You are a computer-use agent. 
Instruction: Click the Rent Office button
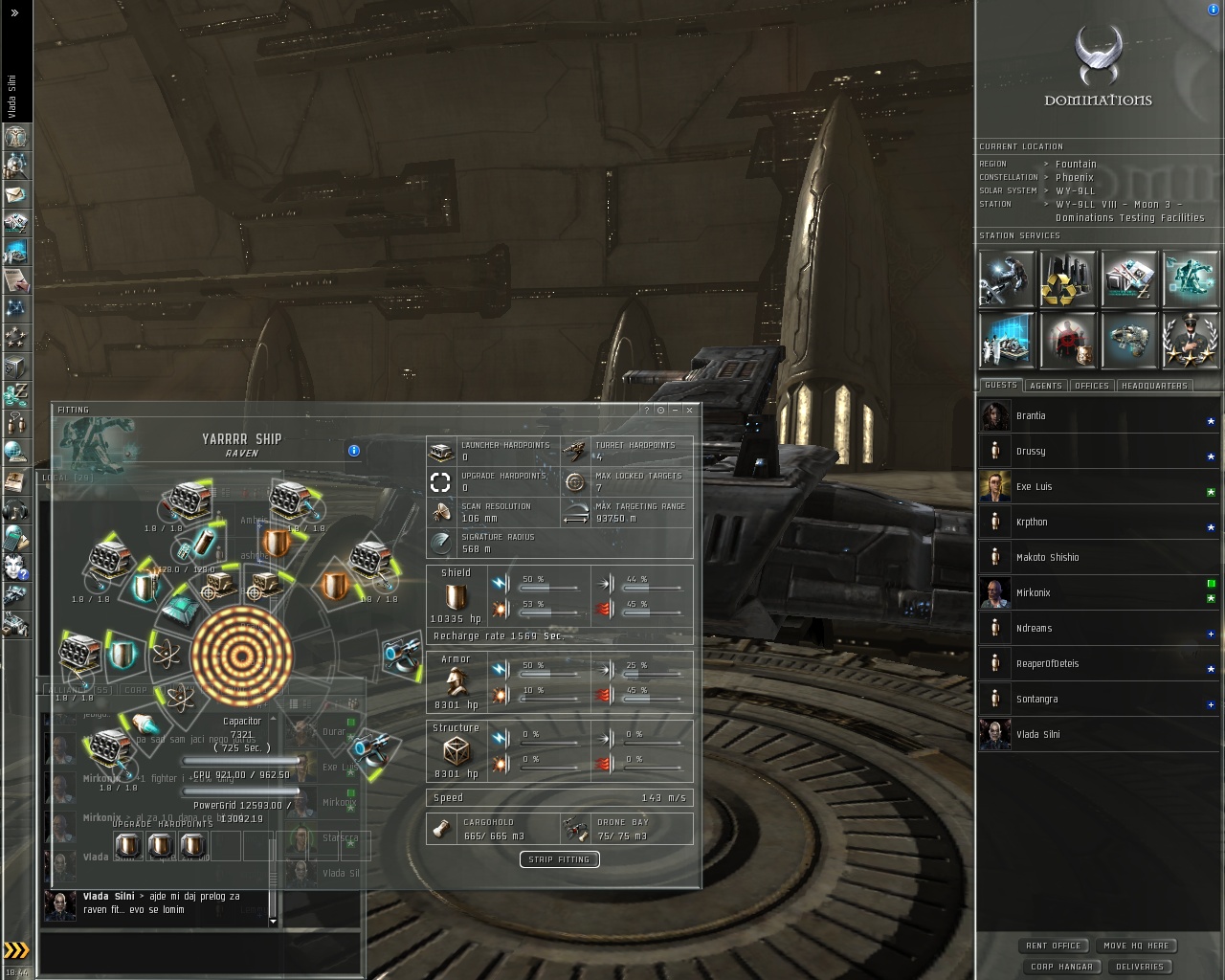point(1053,946)
